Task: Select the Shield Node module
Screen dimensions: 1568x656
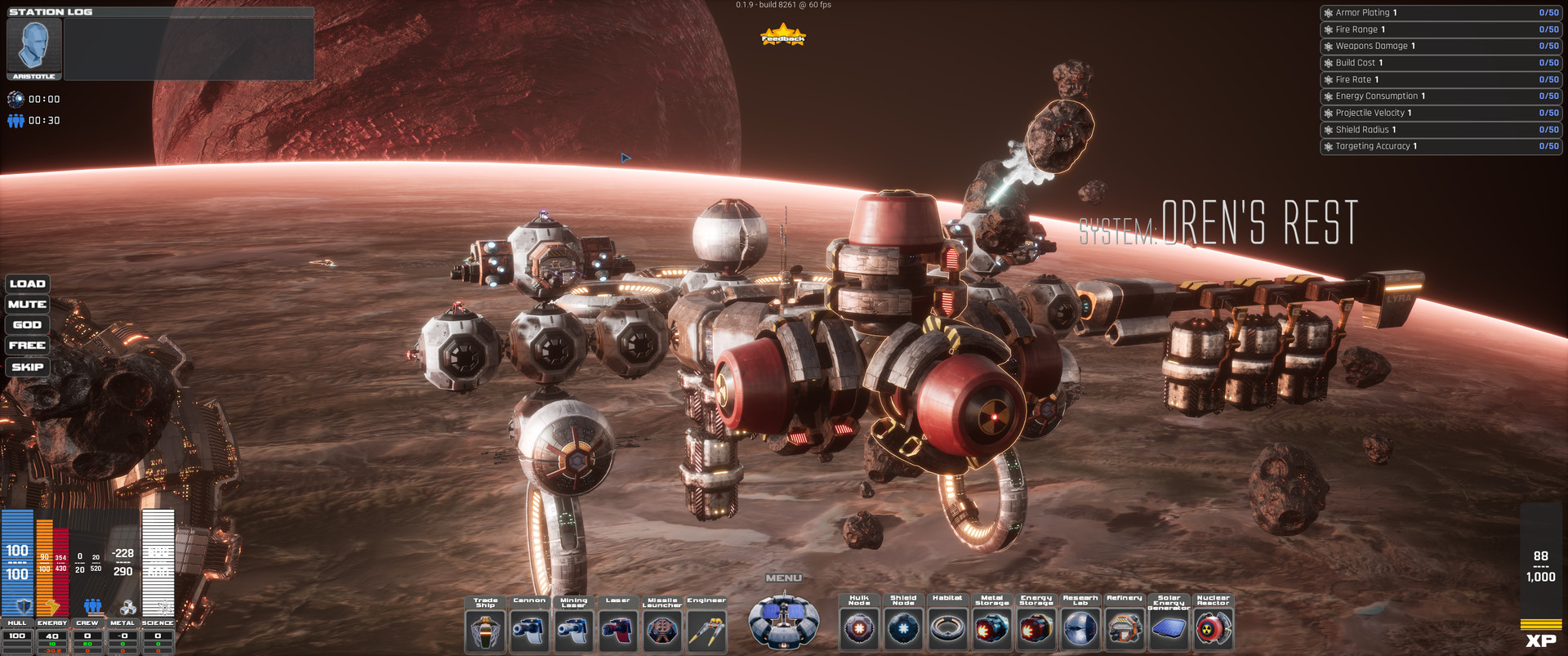Action: tap(903, 627)
